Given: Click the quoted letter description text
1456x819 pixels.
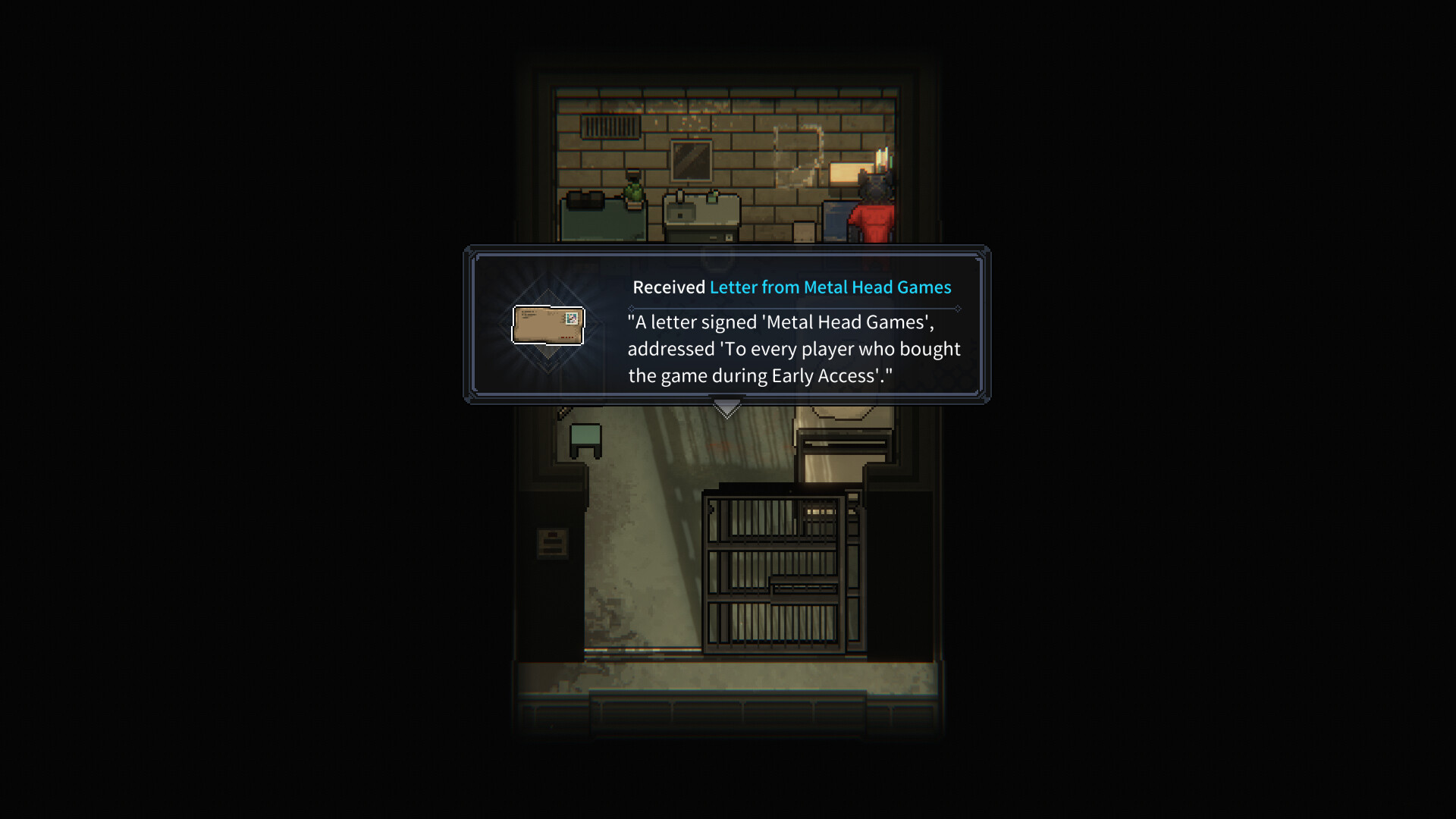Looking at the screenshot, I should point(793,349).
